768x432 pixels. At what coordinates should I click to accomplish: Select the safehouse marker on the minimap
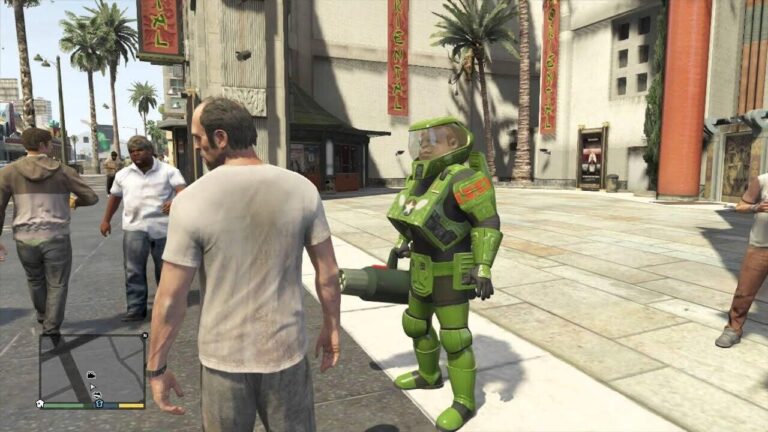(40, 403)
